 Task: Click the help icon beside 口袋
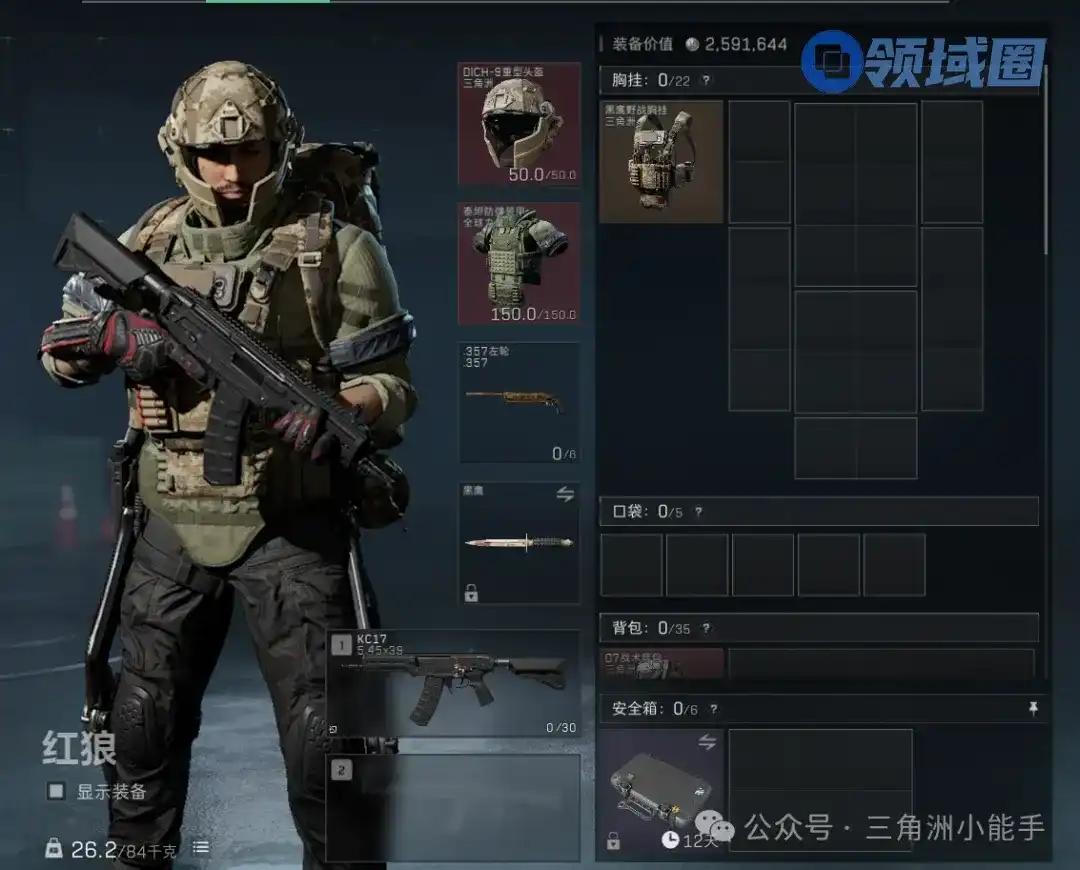pos(698,512)
